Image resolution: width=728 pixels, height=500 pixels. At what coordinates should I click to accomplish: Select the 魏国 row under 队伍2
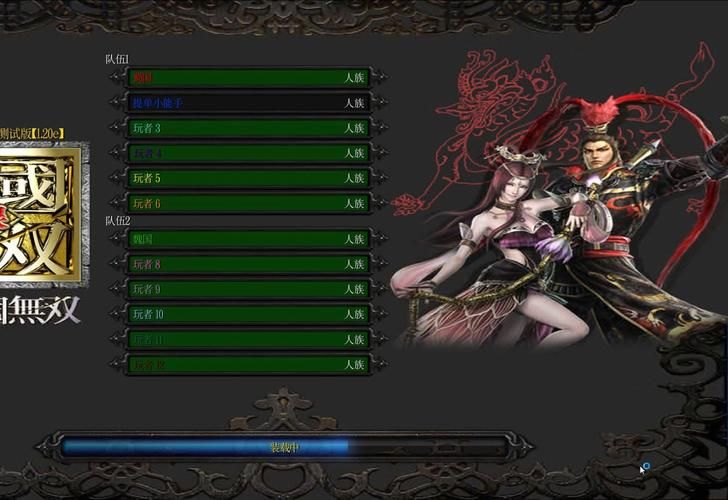click(x=247, y=239)
